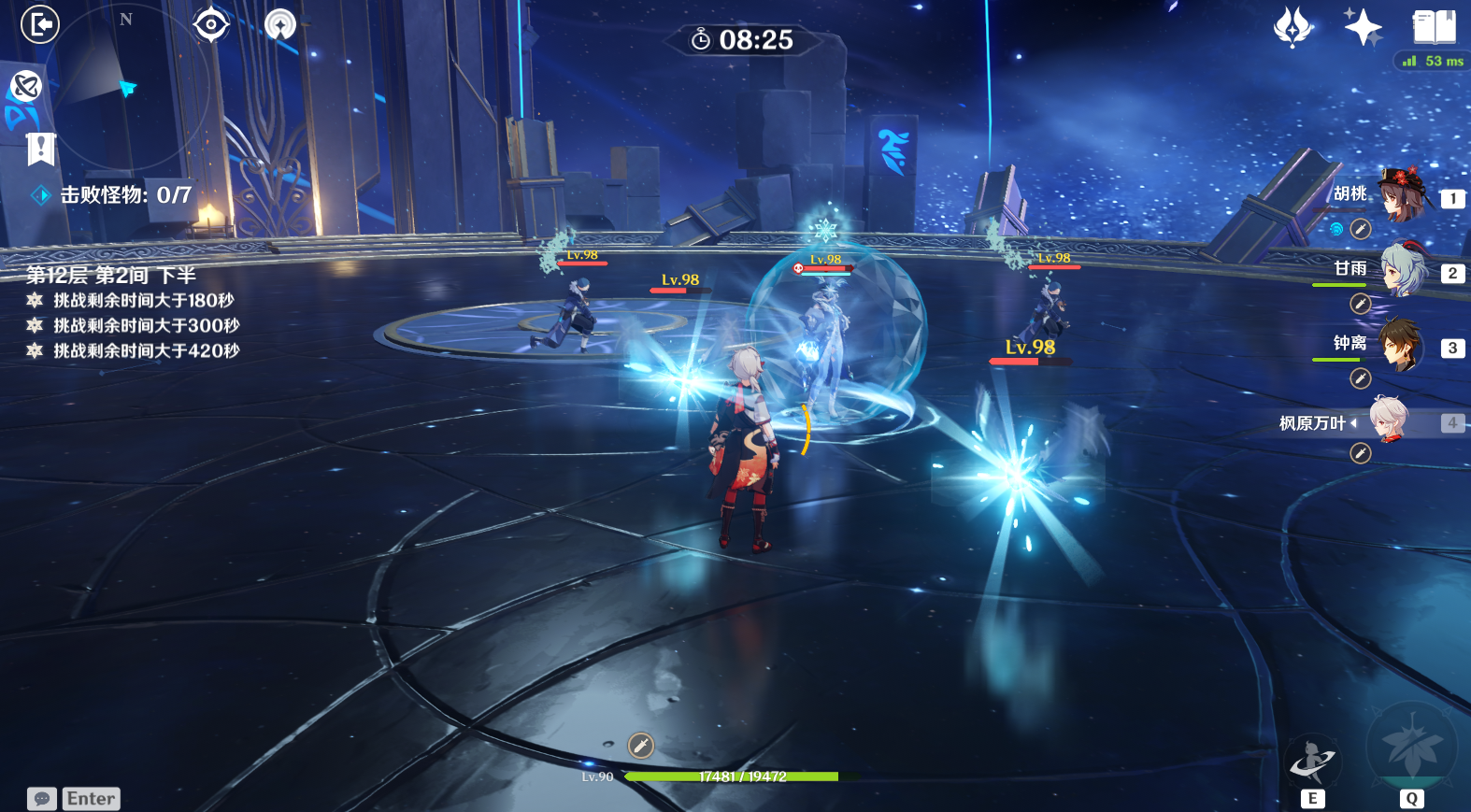Exit the Spiral Abyss via the door icon
This screenshot has height=812, width=1471.
[x=40, y=24]
